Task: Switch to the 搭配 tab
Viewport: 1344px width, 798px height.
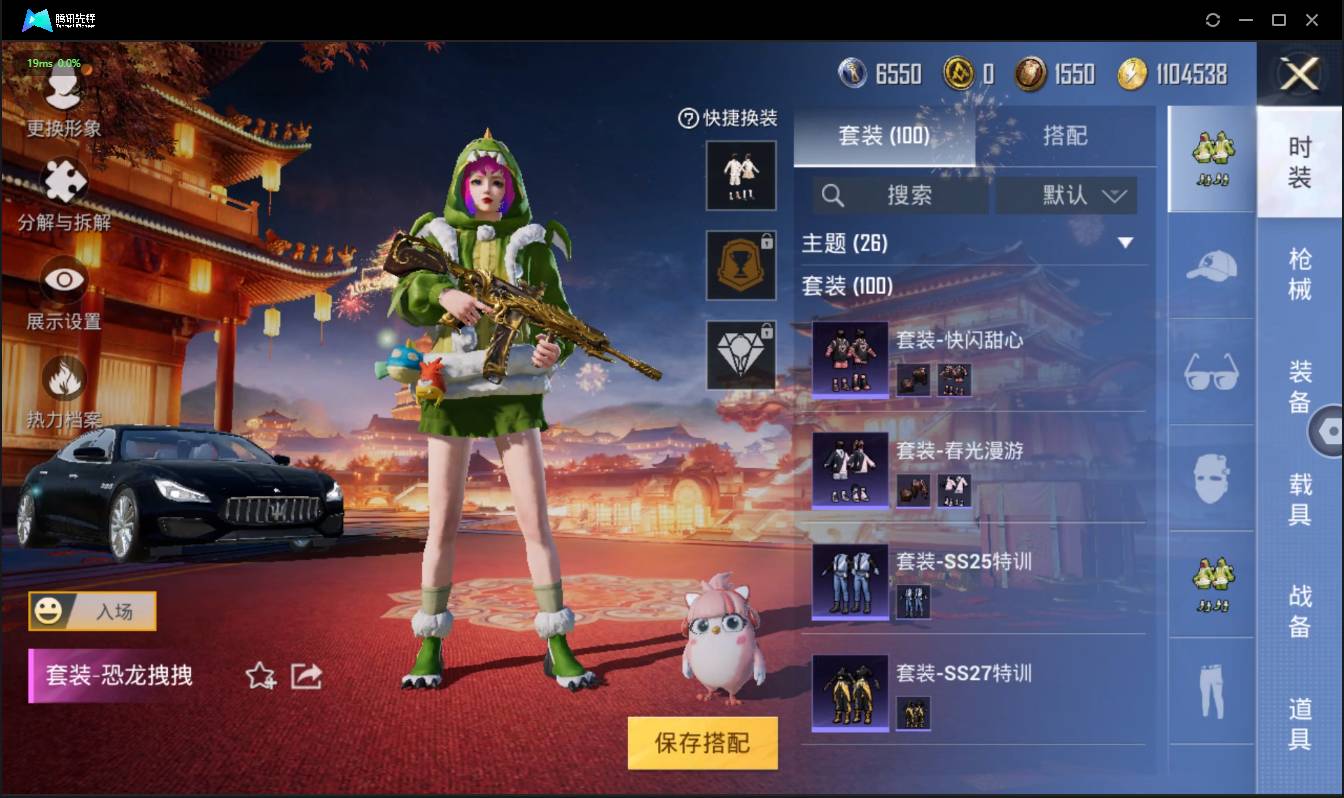Action: tap(1066, 137)
